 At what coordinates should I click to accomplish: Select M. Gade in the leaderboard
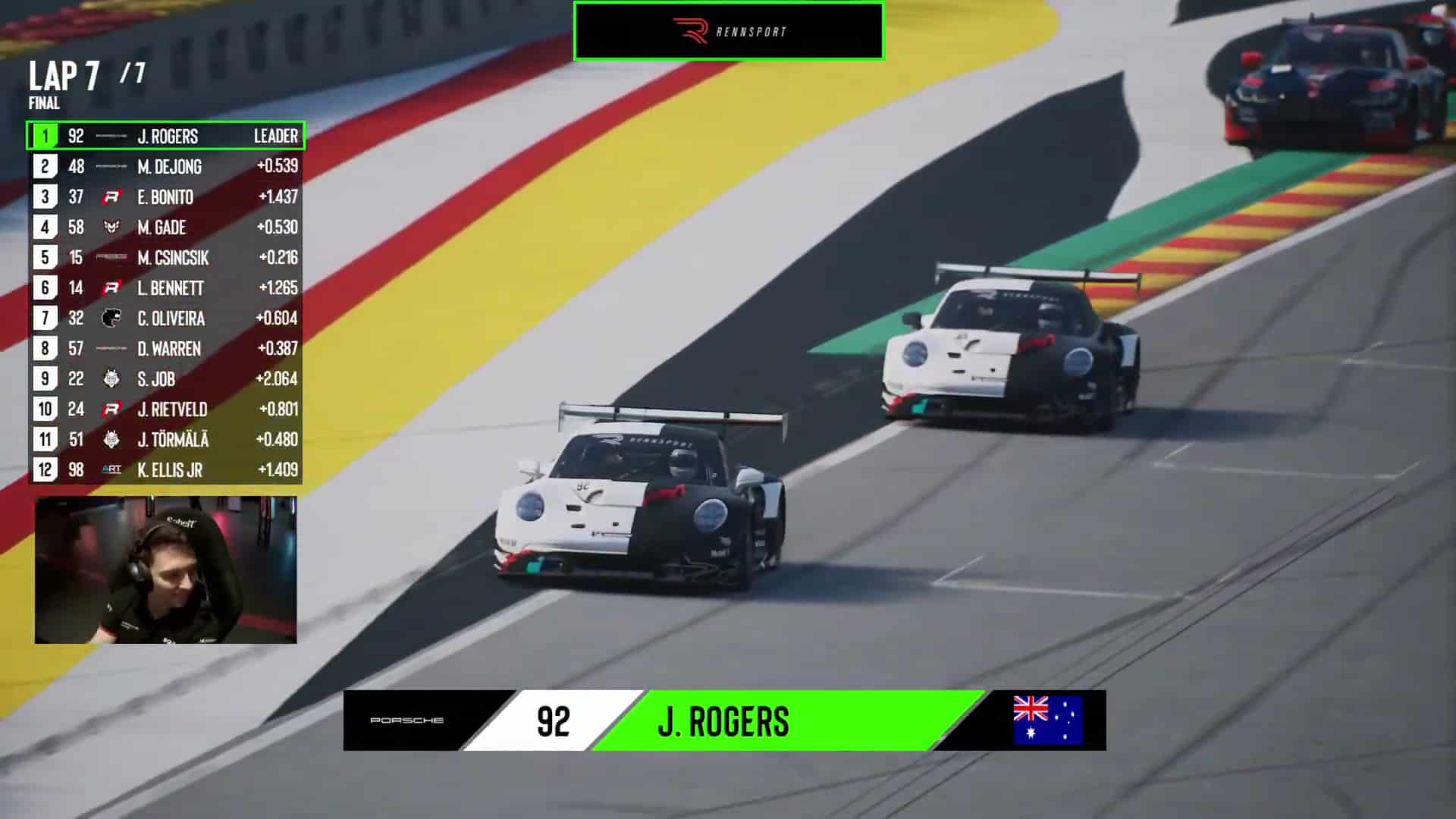165,227
